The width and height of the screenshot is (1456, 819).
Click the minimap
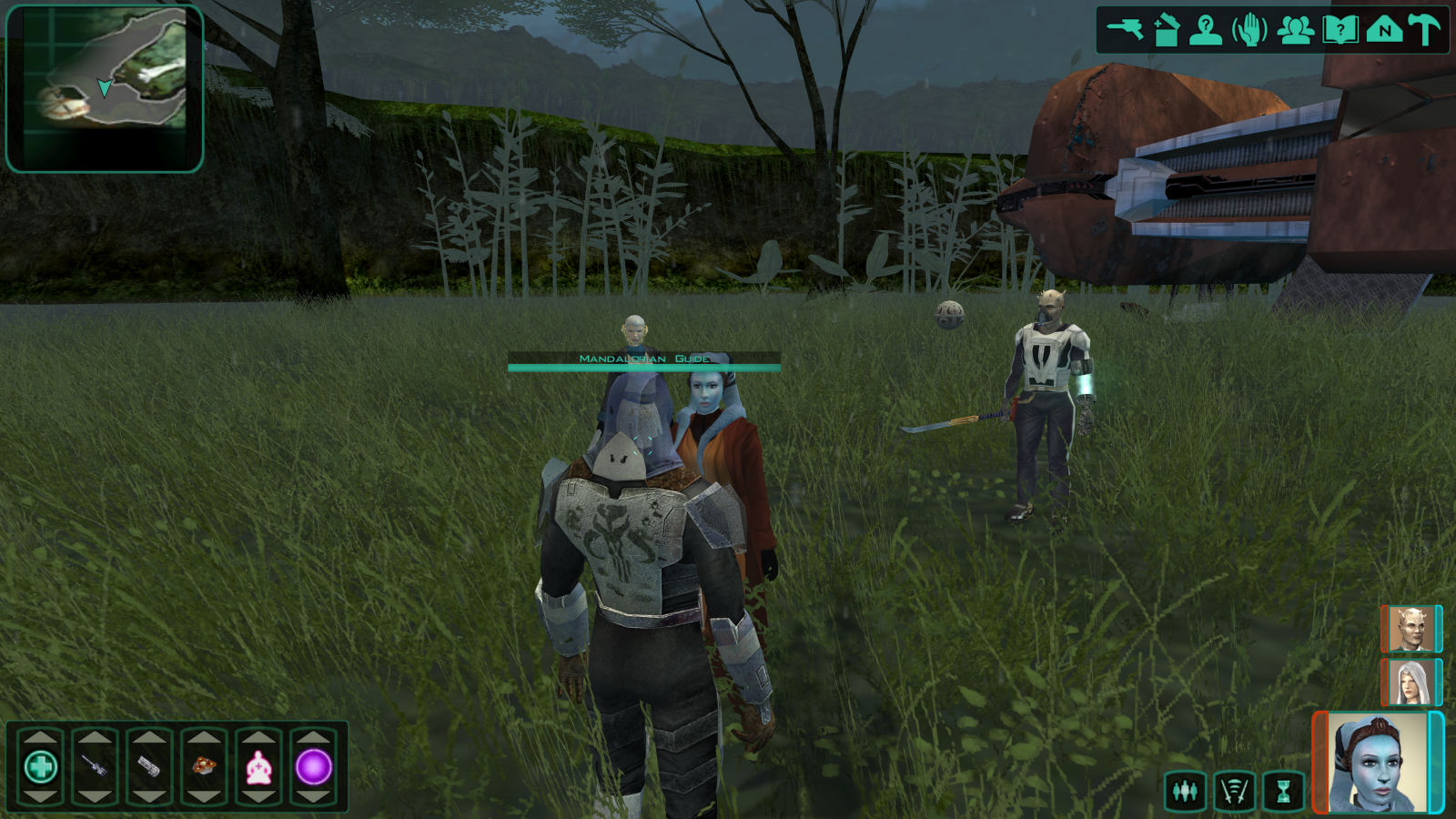click(105, 88)
